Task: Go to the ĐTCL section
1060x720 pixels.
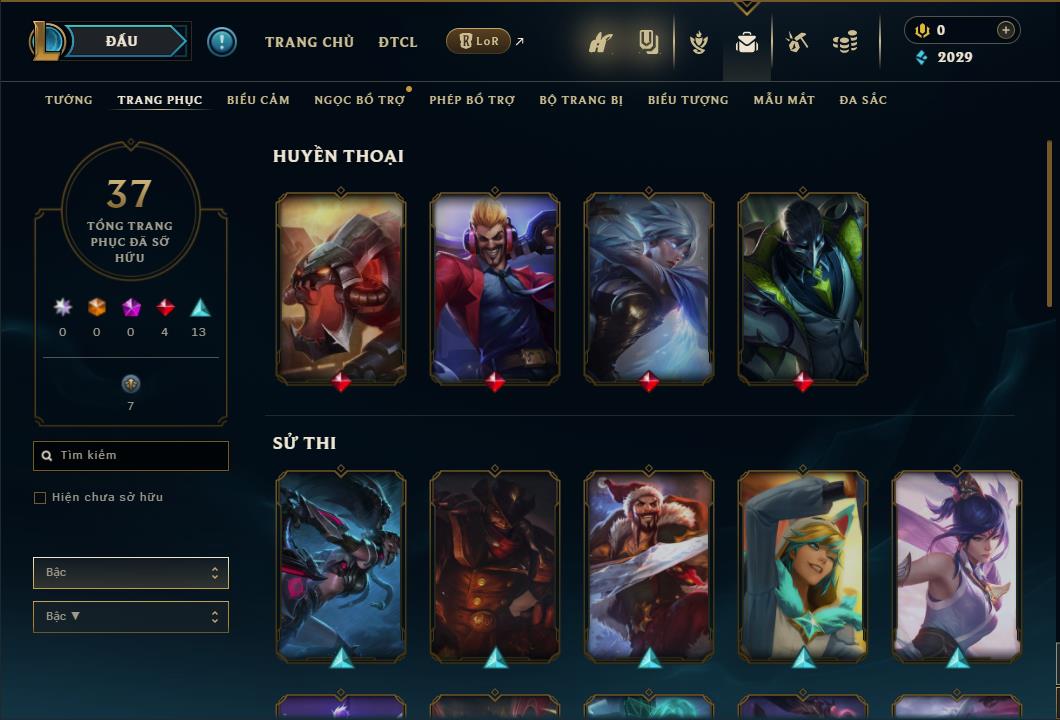Action: 398,42
